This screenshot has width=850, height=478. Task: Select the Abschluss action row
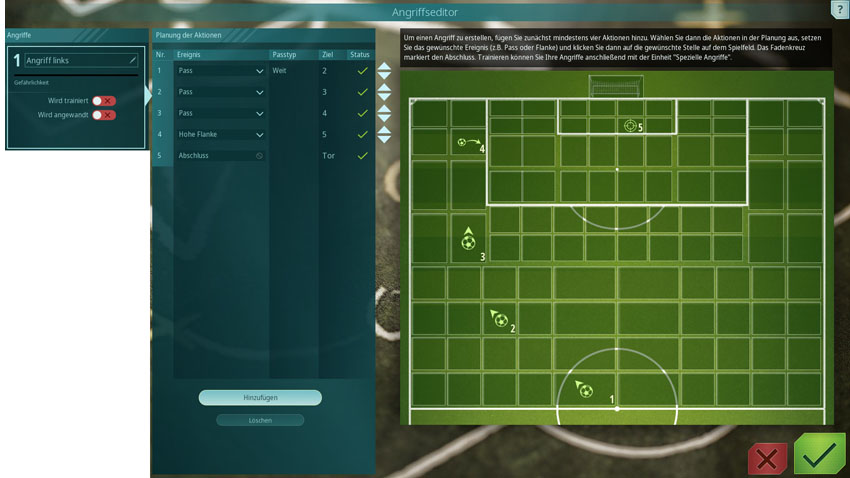click(x=221, y=156)
